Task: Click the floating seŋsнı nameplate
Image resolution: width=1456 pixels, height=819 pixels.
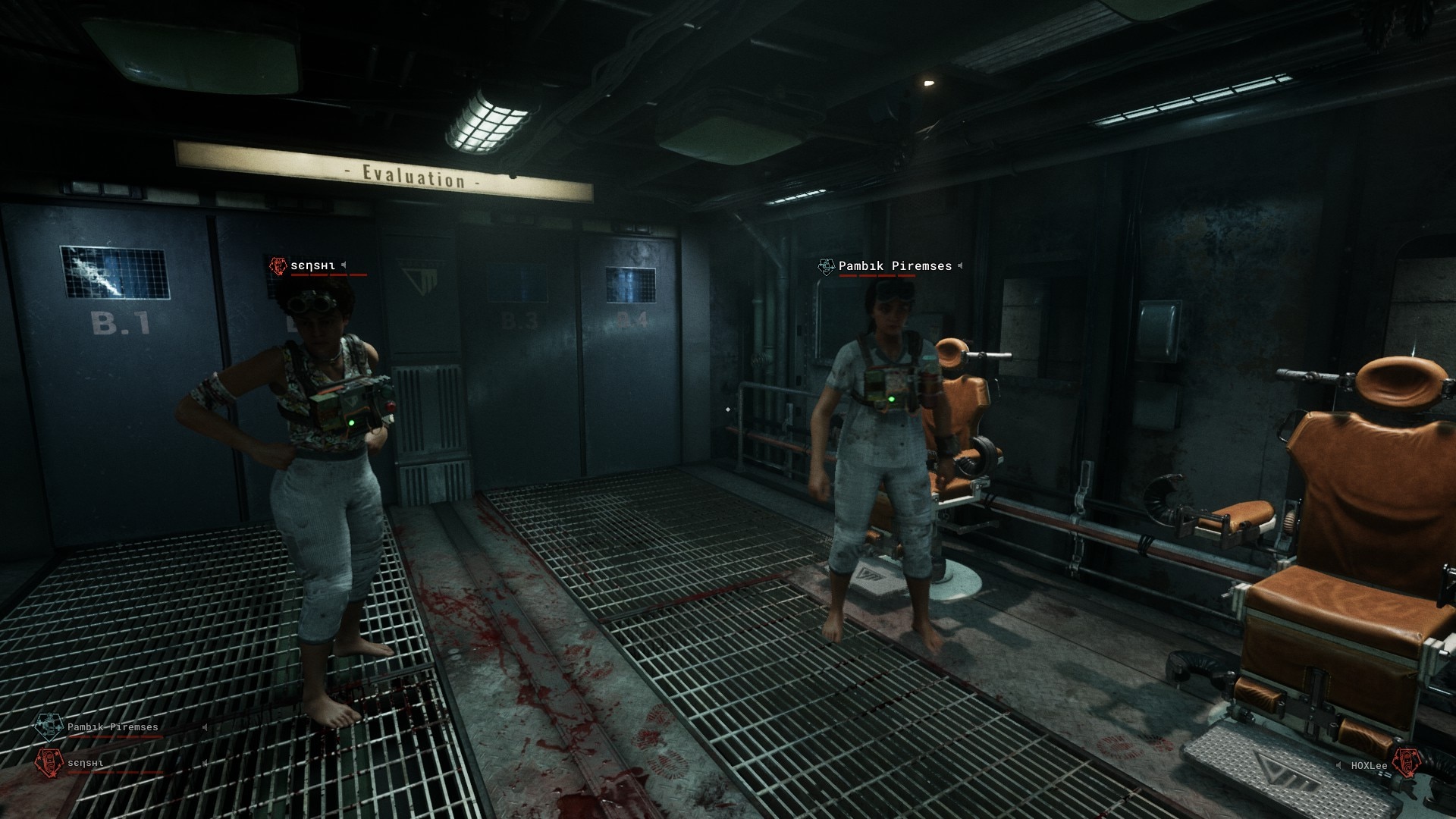Action: [312, 266]
